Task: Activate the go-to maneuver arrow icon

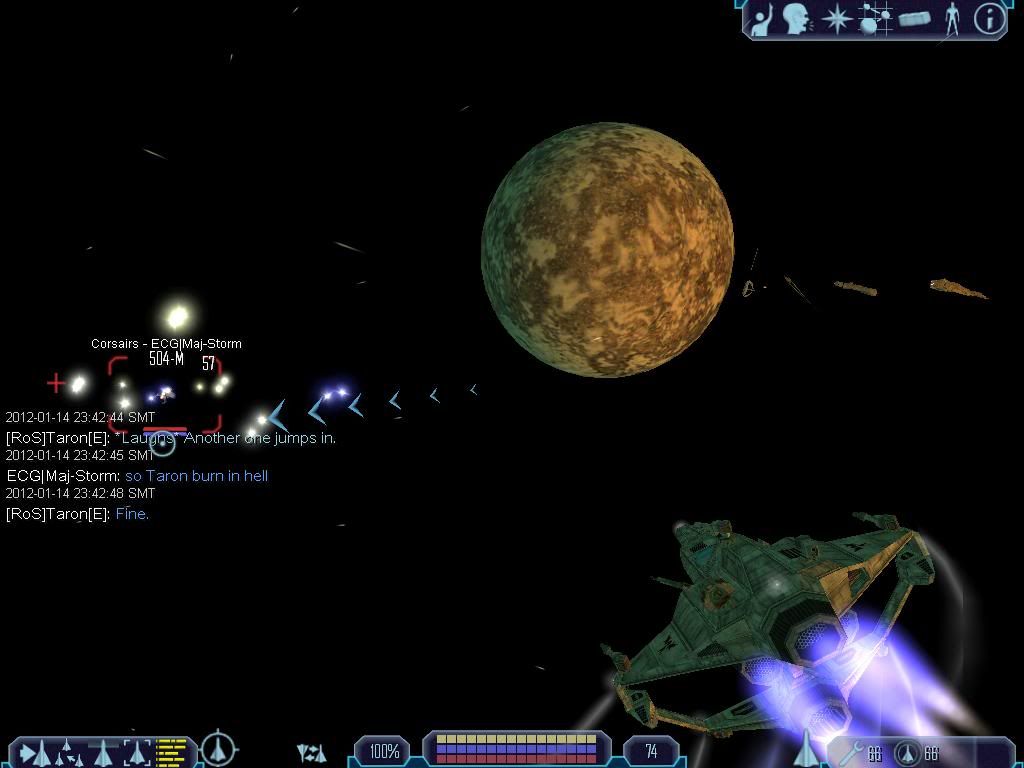Action: click(32, 751)
